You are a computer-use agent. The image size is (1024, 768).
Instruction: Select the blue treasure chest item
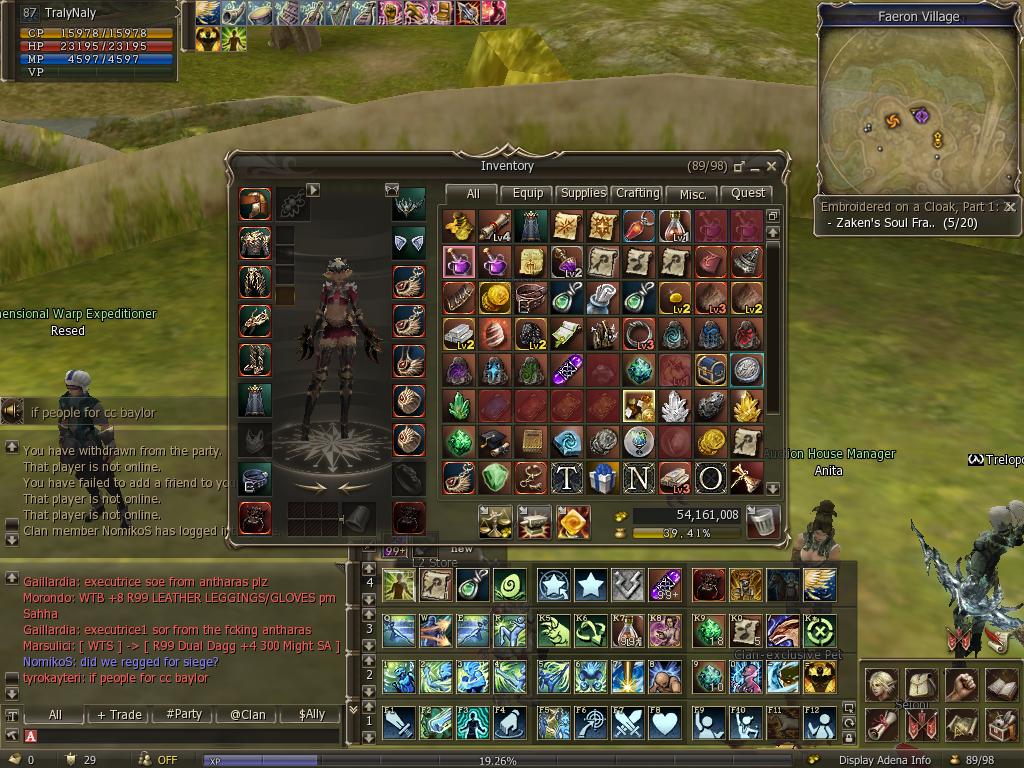pyautogui.click(x=710, y=370)
